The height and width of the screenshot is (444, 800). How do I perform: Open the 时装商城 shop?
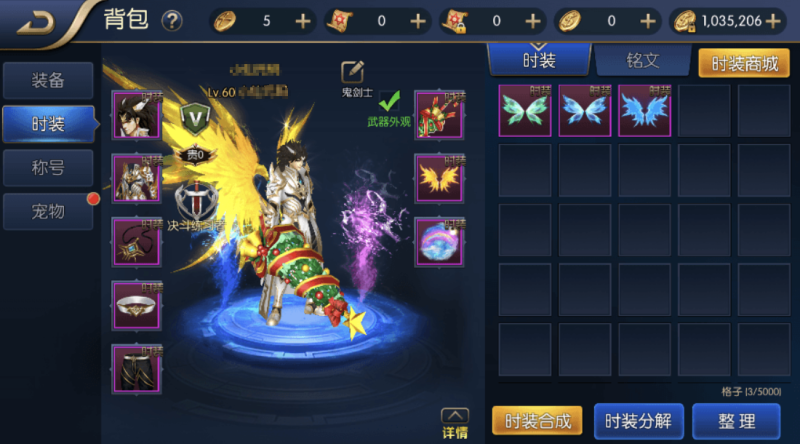coord(743,62)
